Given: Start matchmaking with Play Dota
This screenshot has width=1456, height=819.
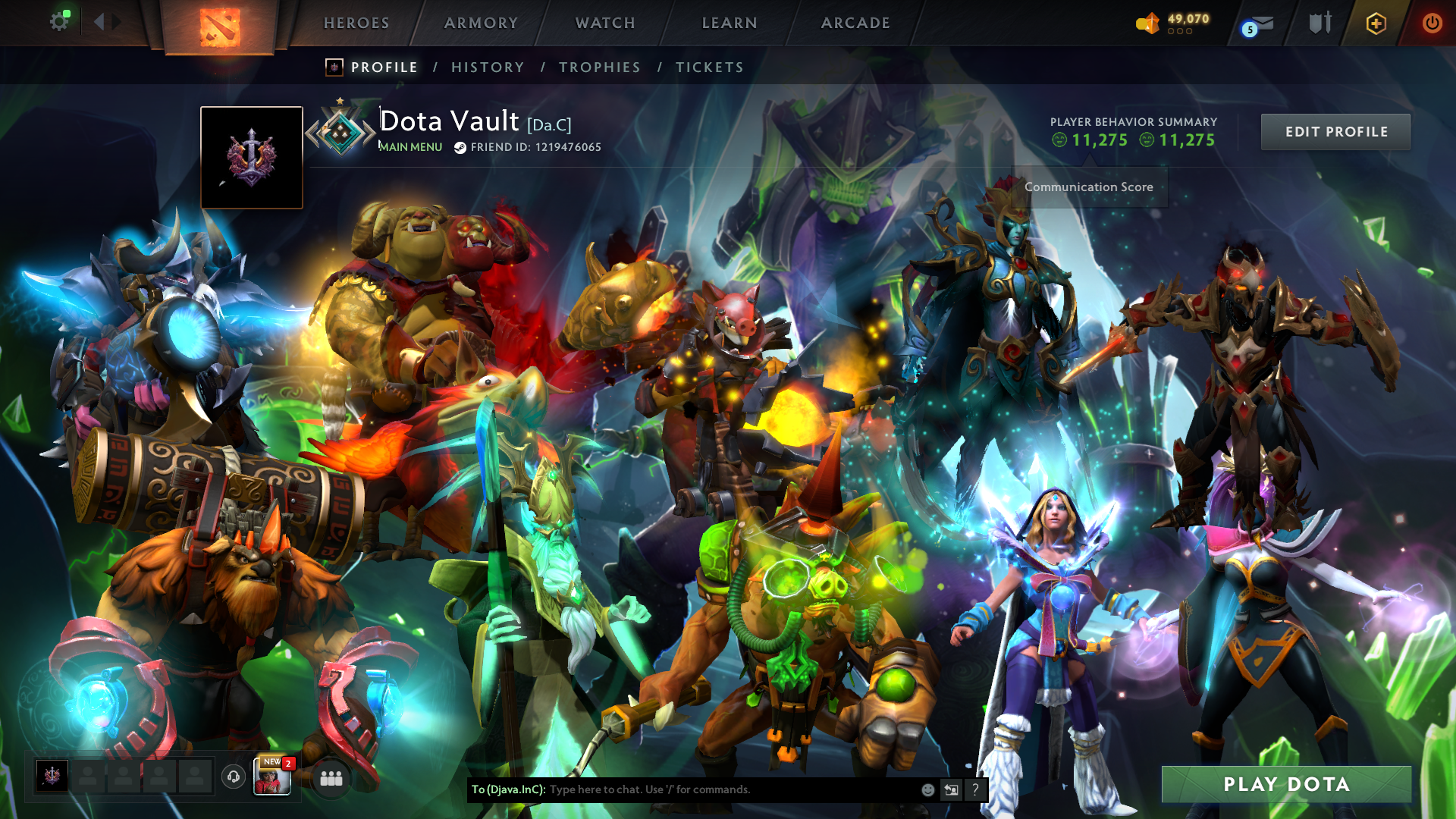Looking at the screenshot, I should click(x=1286, y=784).
